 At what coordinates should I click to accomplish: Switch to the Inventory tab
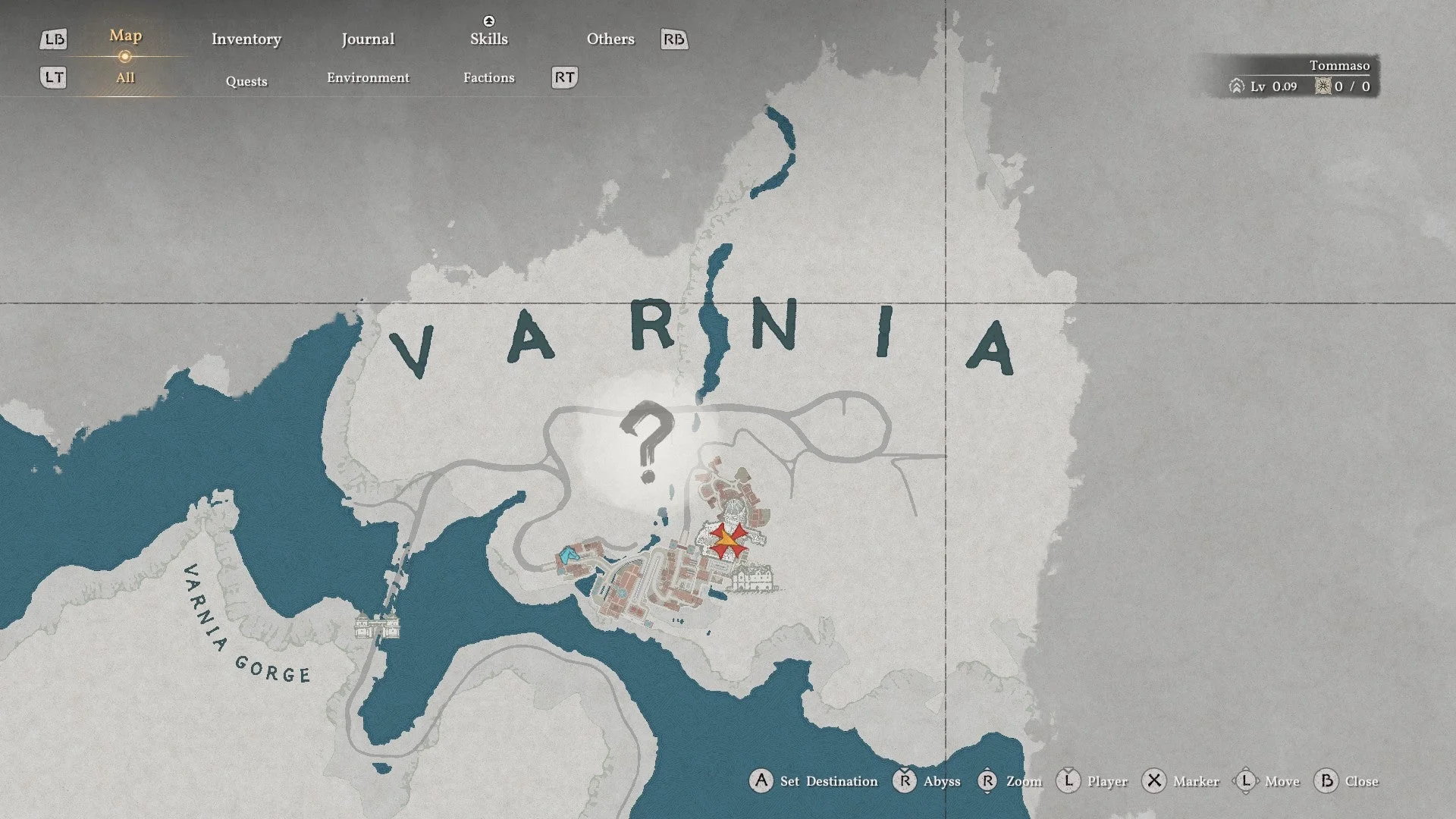point(246,39)
